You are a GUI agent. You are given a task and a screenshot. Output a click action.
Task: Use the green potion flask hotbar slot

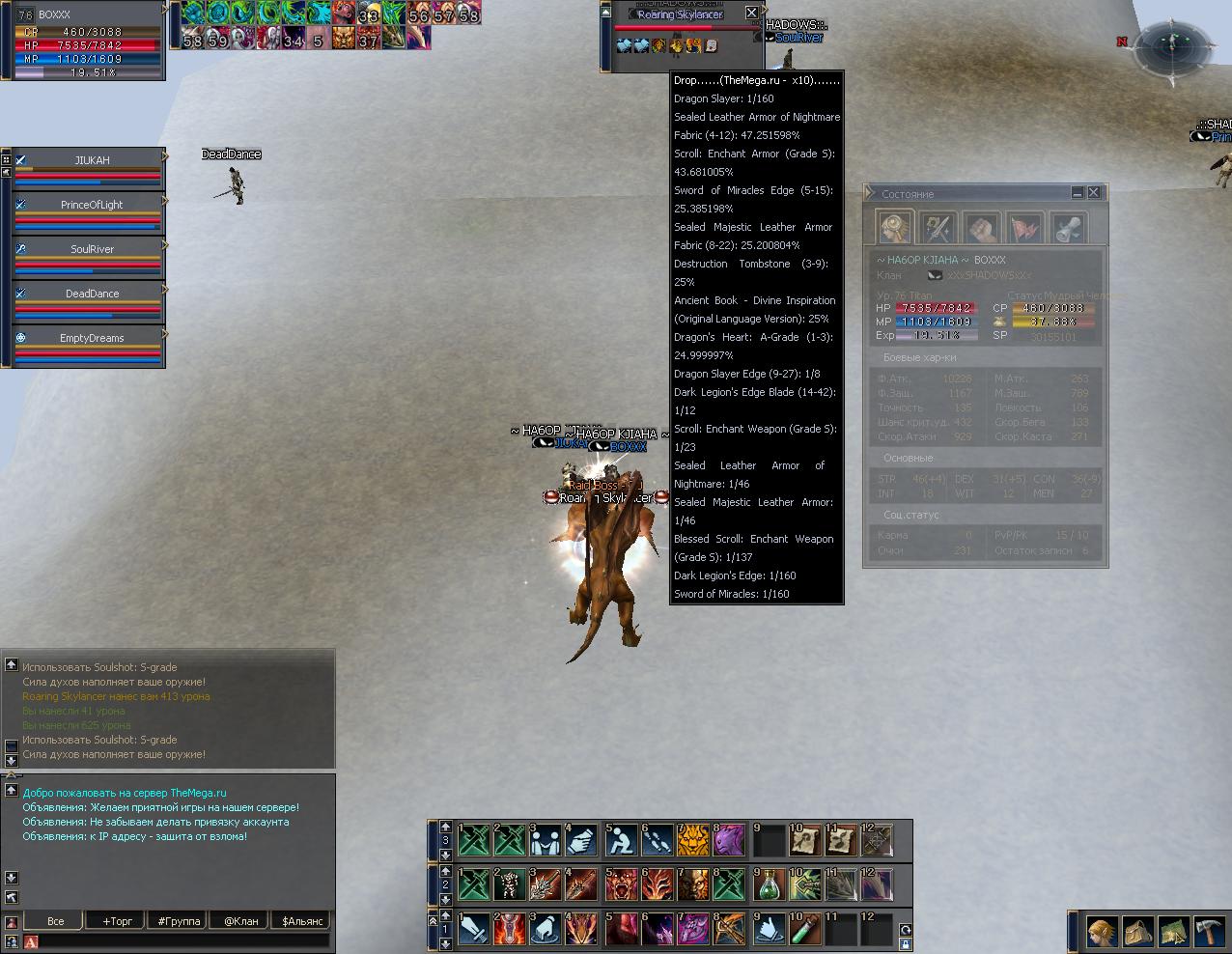[x=770, y=884]
